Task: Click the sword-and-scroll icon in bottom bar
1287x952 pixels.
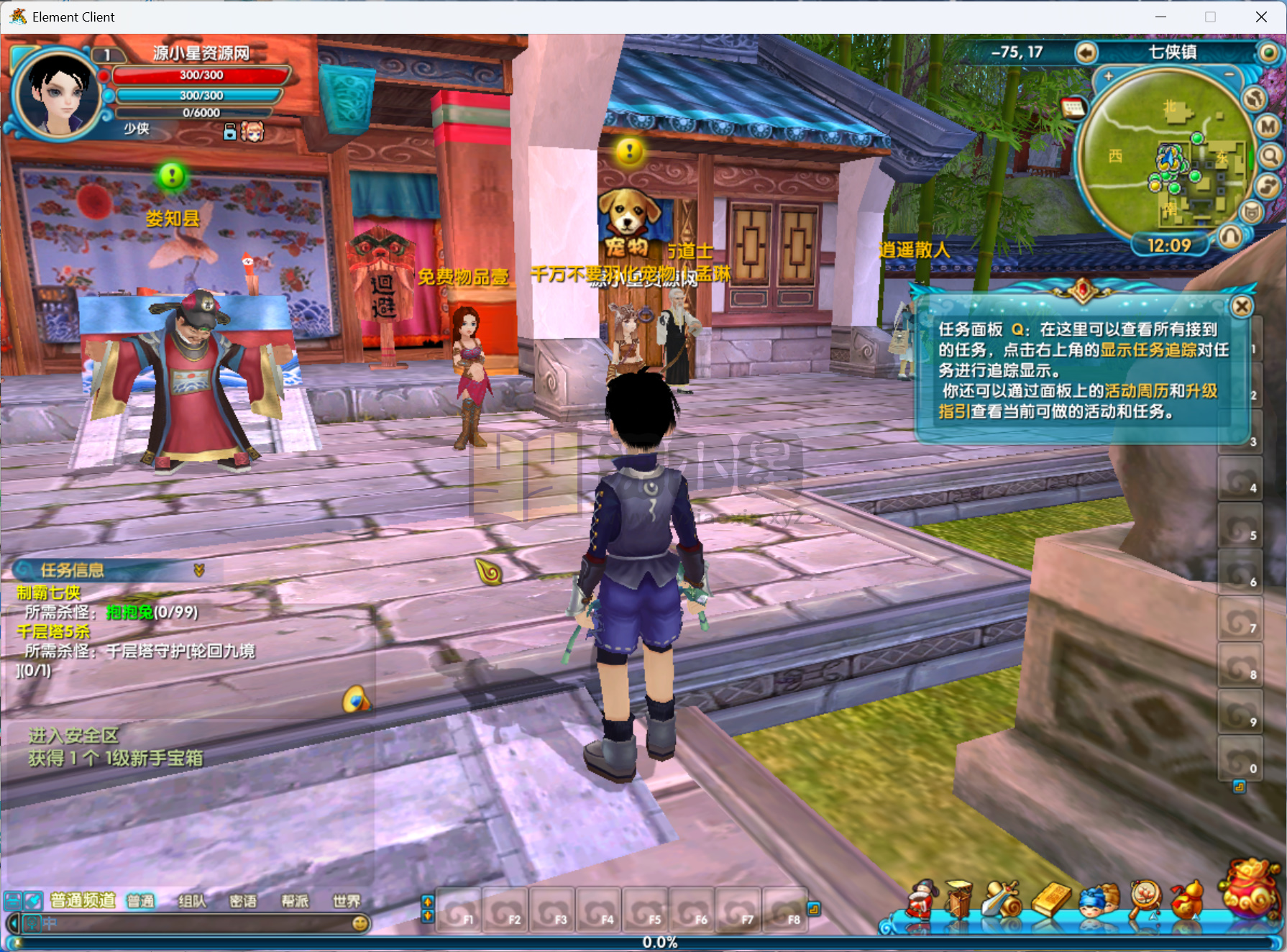Action: point(1000,900)
